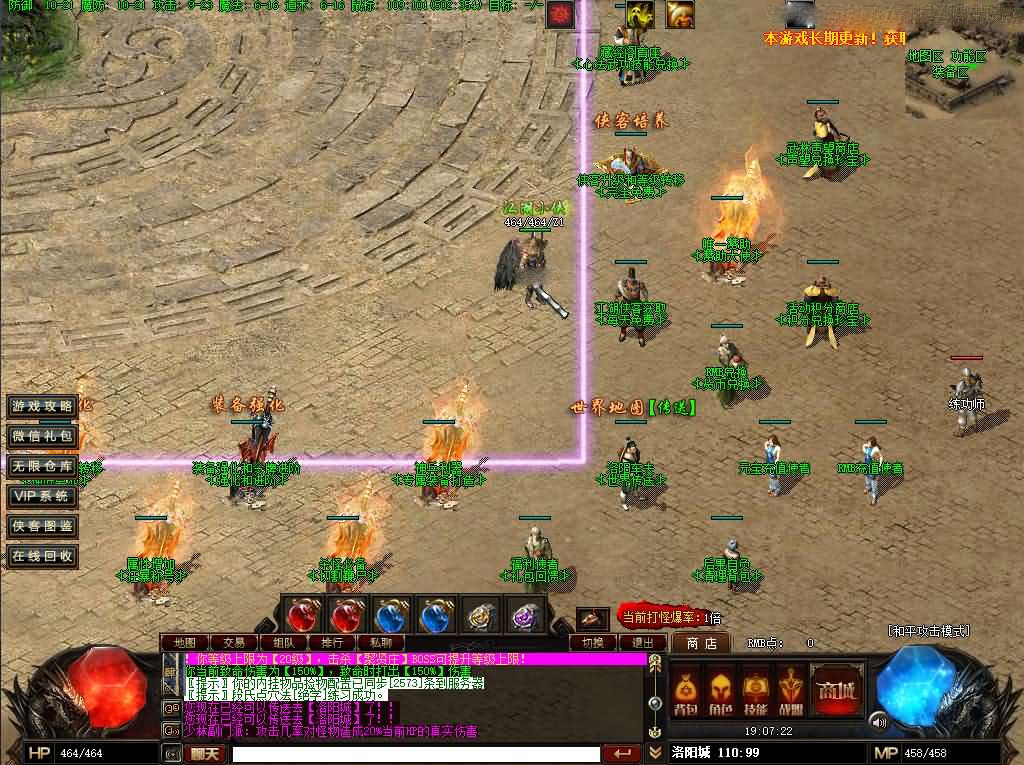Open the 无限仓库 unlimited warehouse

42,466
